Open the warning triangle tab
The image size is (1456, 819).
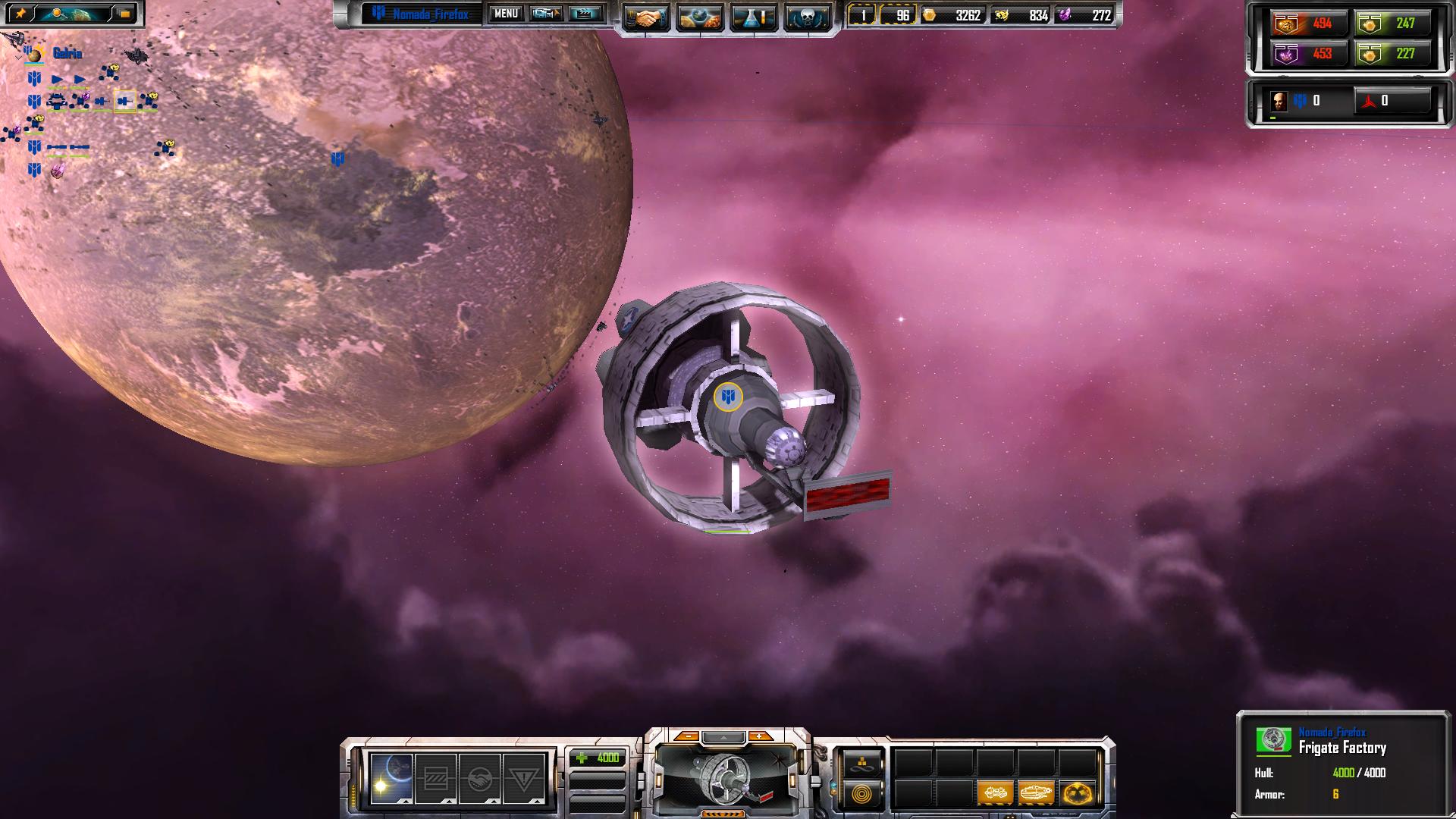pos(523,778)
